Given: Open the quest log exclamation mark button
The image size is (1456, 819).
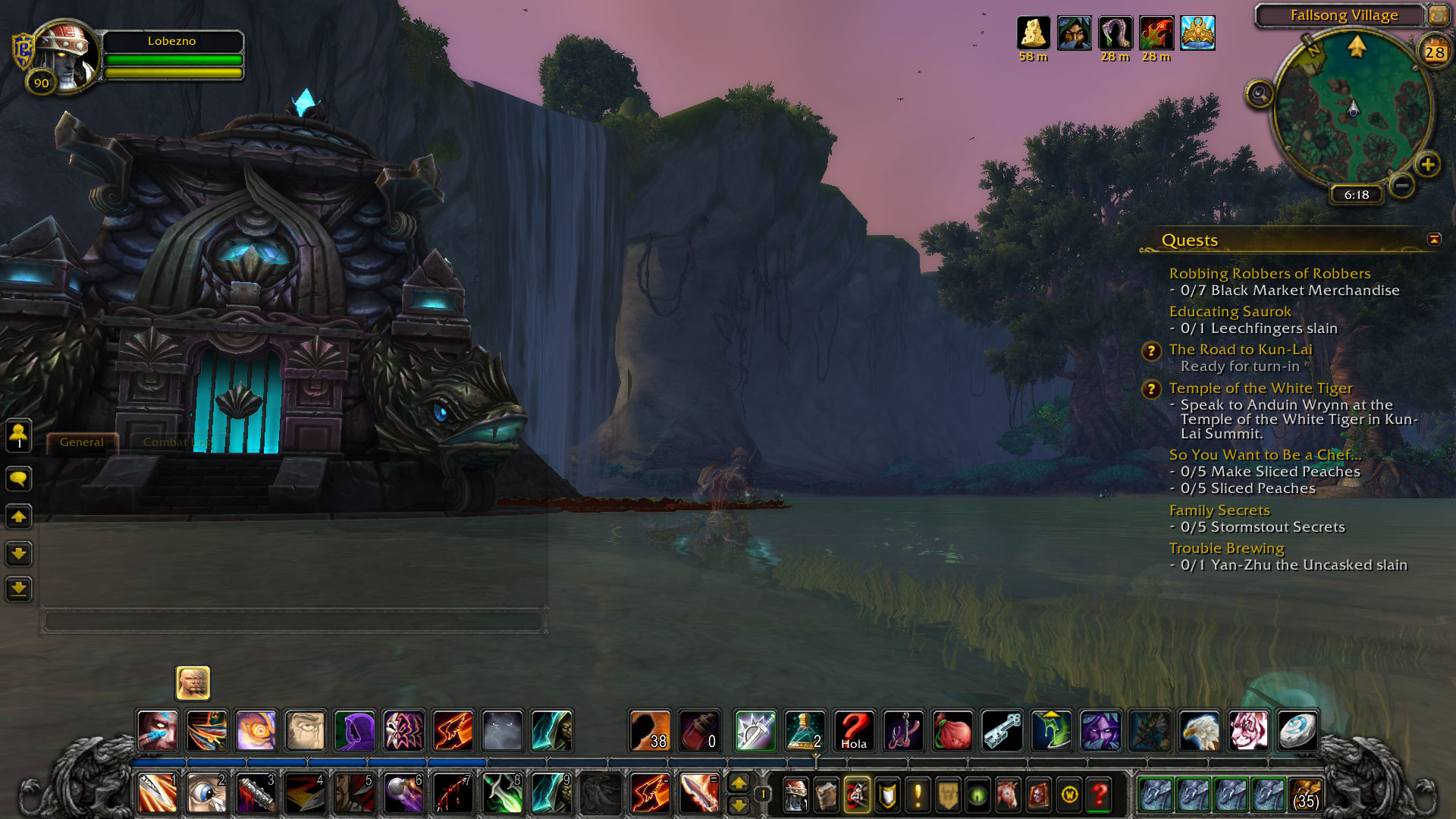Looking at the screenshot, I should coord(918,795).
